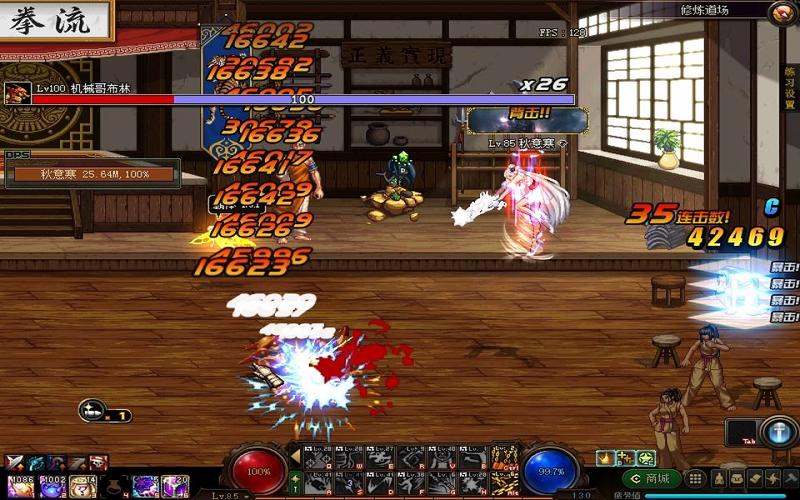Click the 机械哥布林 boss portrait
The height and width of the screenshot is (500, 800).
[x=17, y=93]
